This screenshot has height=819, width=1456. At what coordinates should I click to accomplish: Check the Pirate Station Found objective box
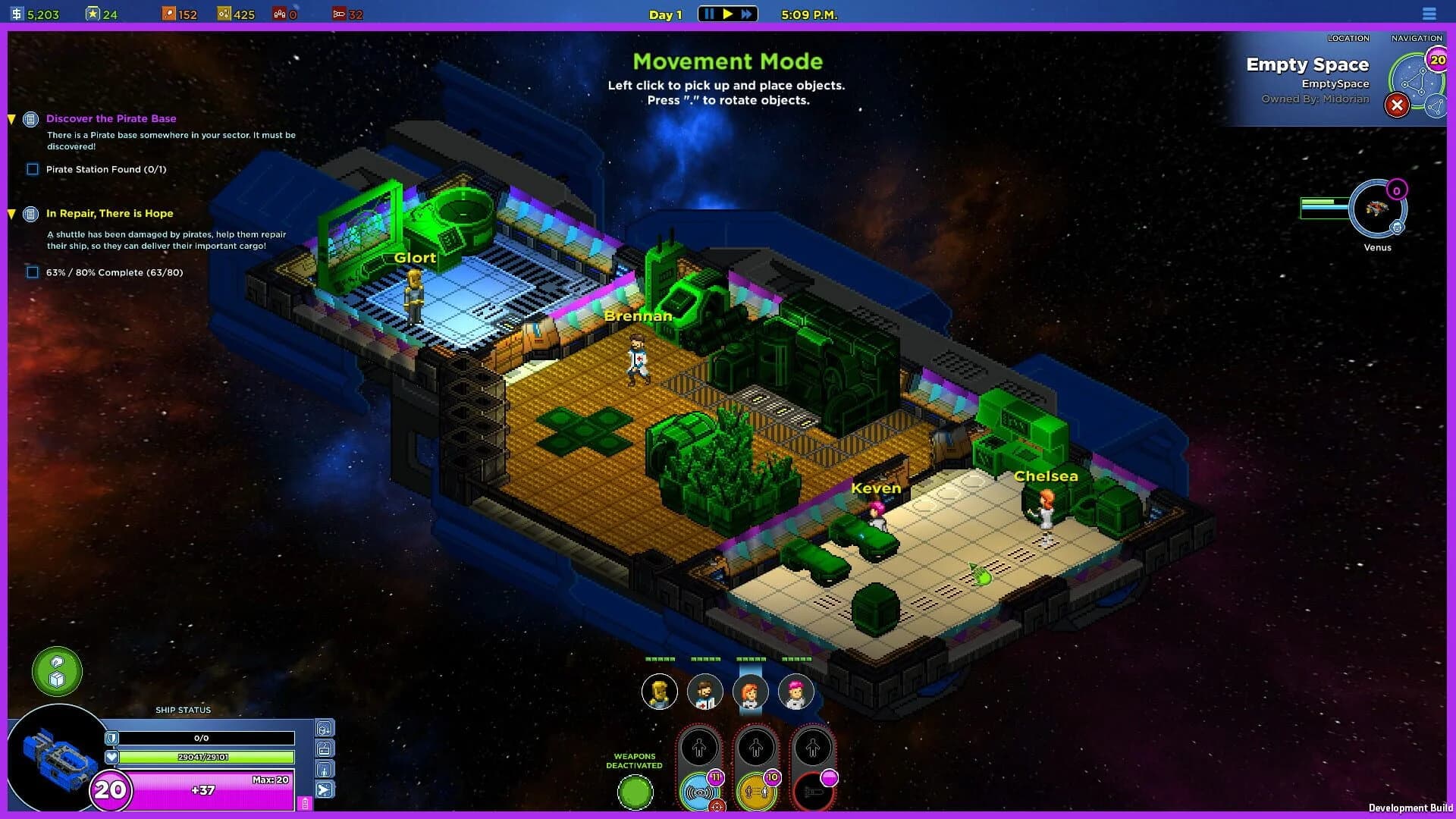[x=32, y=169]
